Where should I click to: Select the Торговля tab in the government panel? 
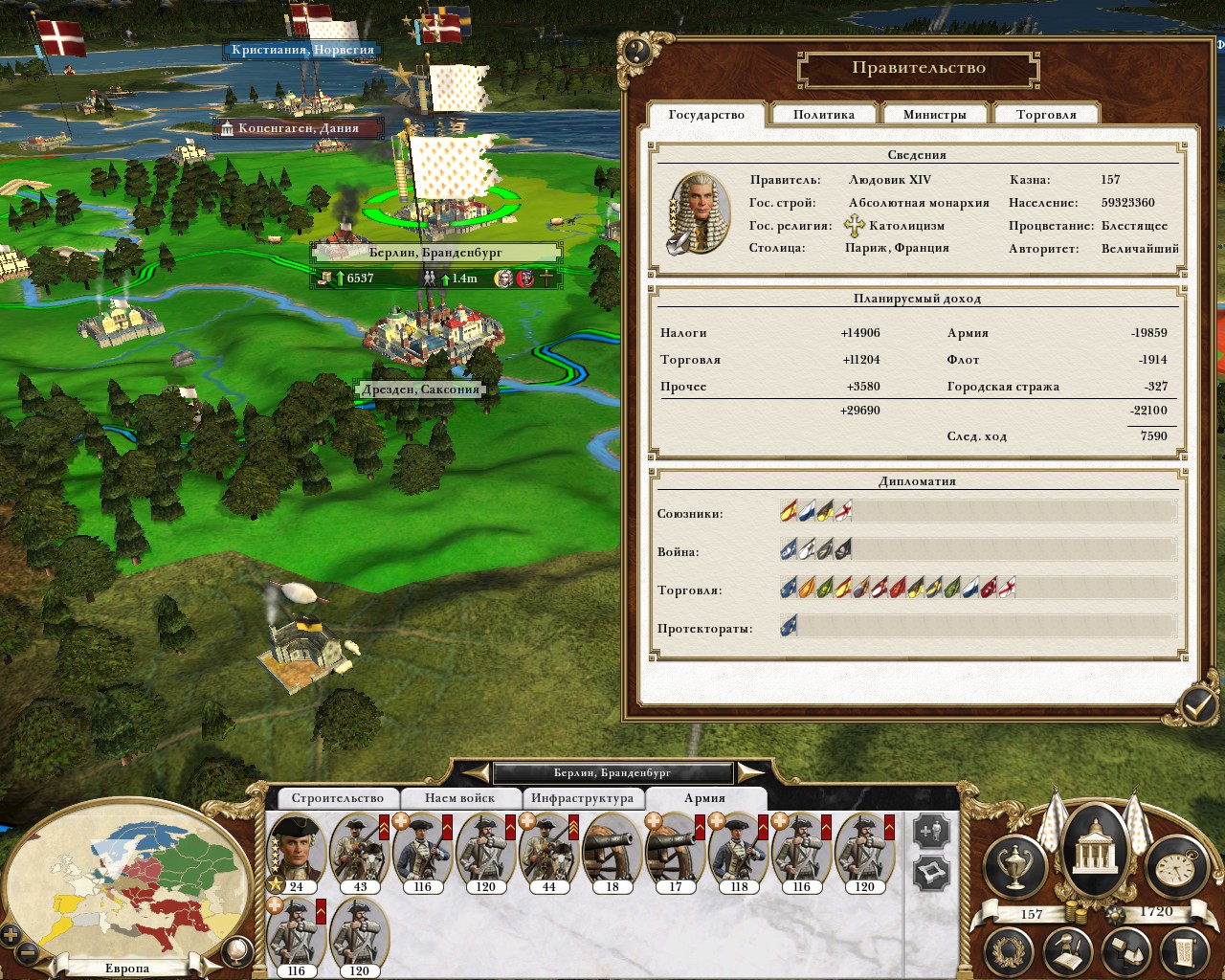(1046, 115)
